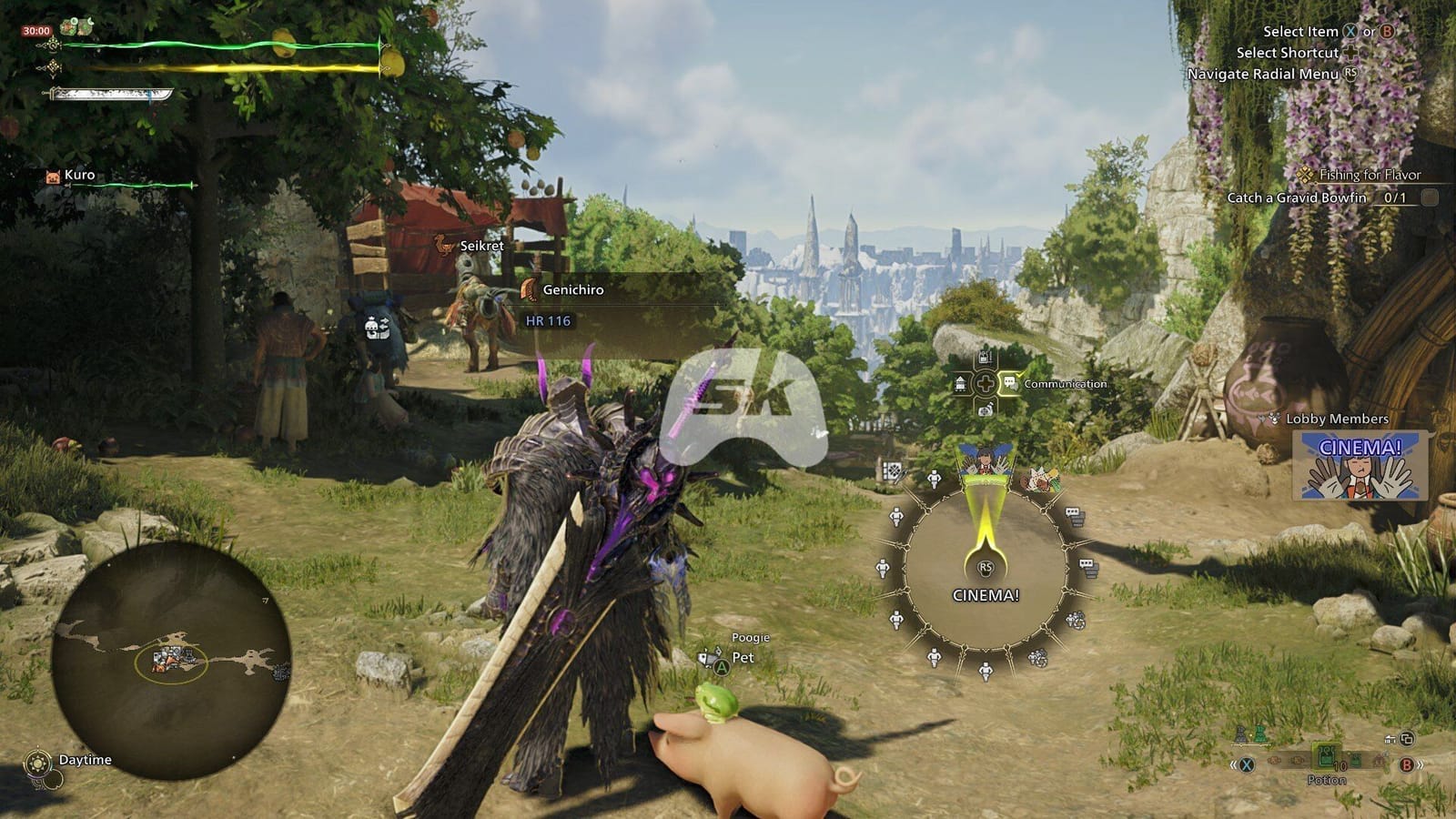
Task: Select the Communication chat bubble icon
Action: pyautogui.click(x=1010, y=382)
